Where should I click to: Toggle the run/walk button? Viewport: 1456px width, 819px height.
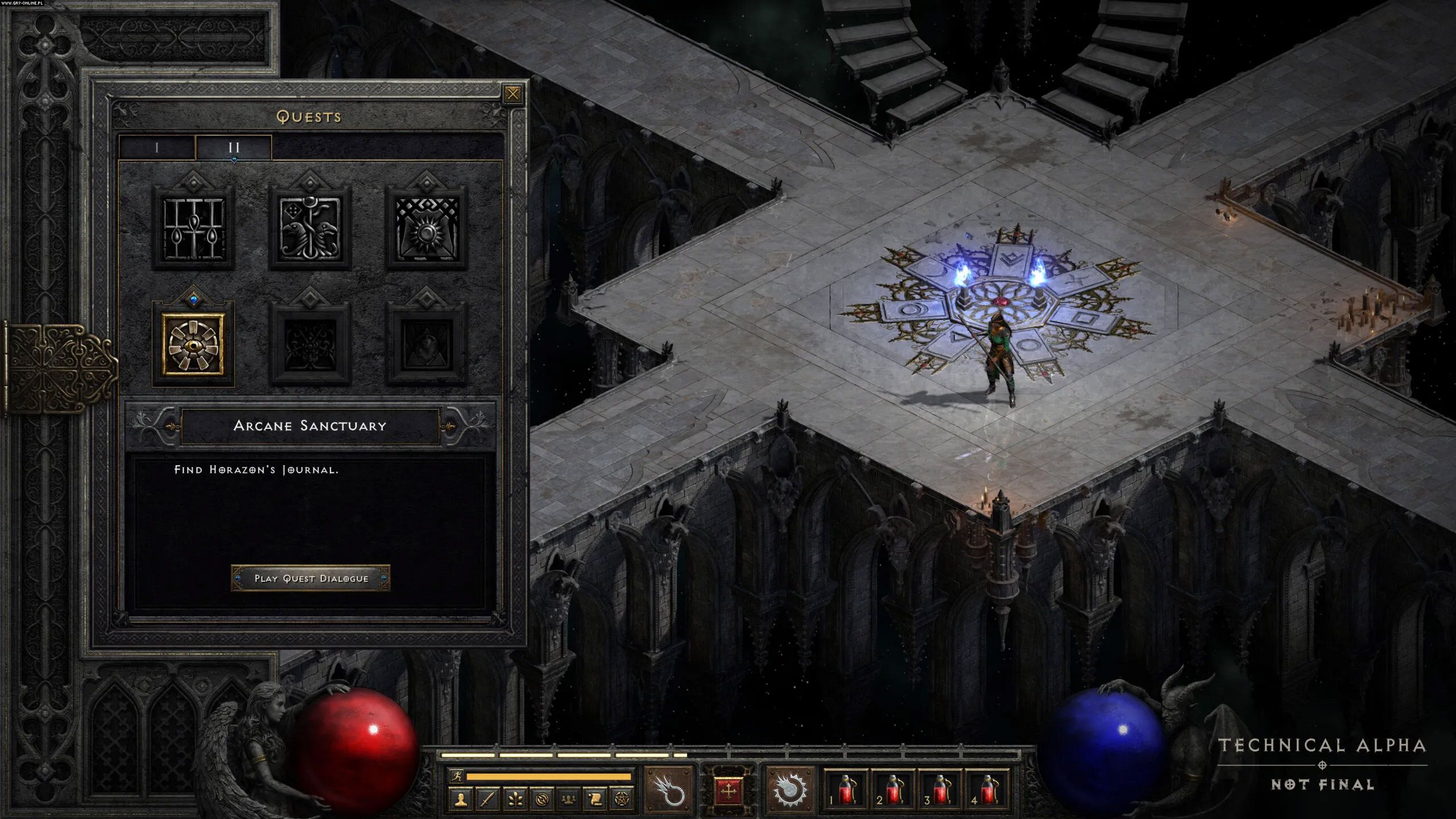(x=456, y=776)
